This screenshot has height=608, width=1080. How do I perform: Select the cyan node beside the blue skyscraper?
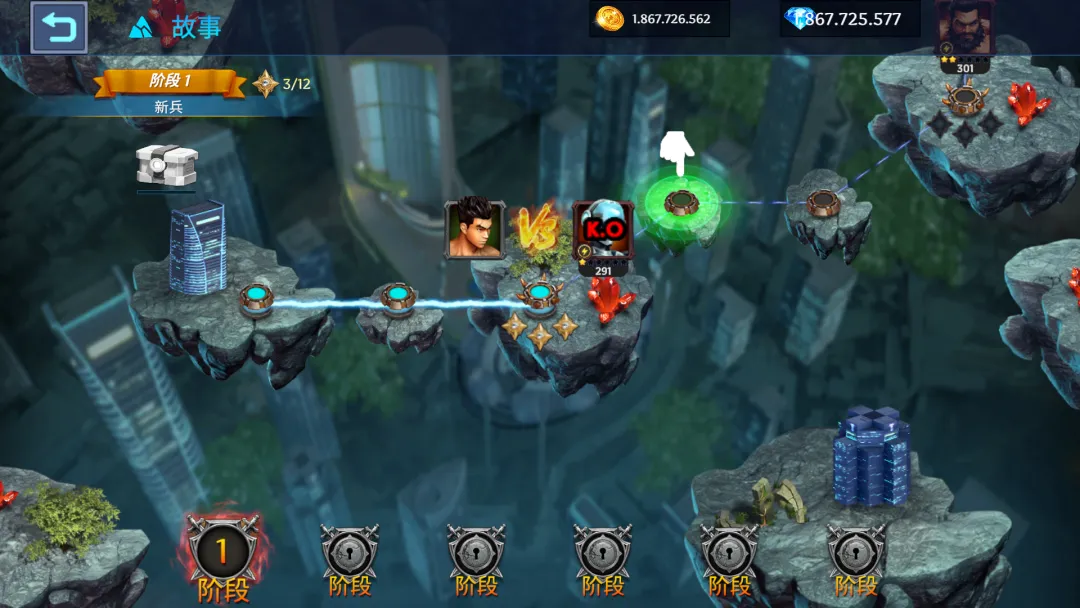(256, 297)
